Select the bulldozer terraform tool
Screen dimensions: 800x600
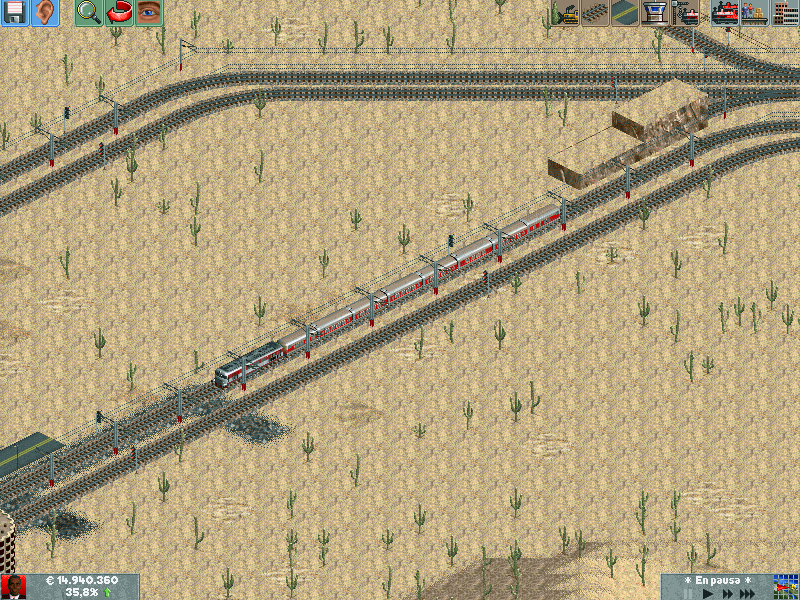coord(567,13)
